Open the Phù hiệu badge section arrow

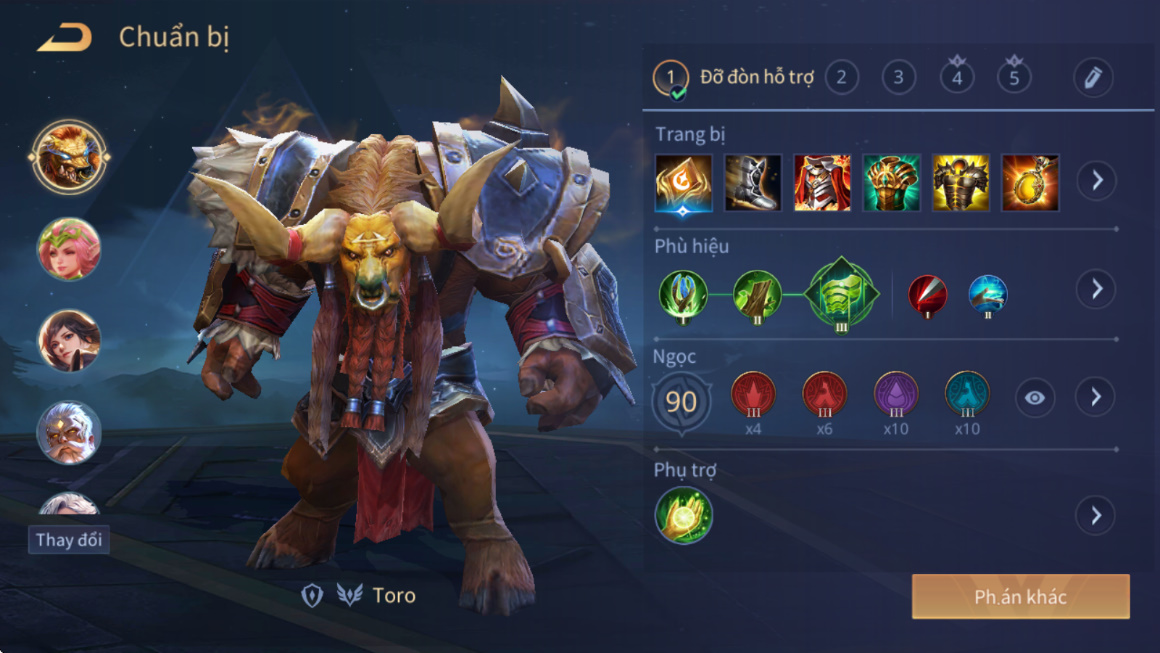(x=1096, y=289)
